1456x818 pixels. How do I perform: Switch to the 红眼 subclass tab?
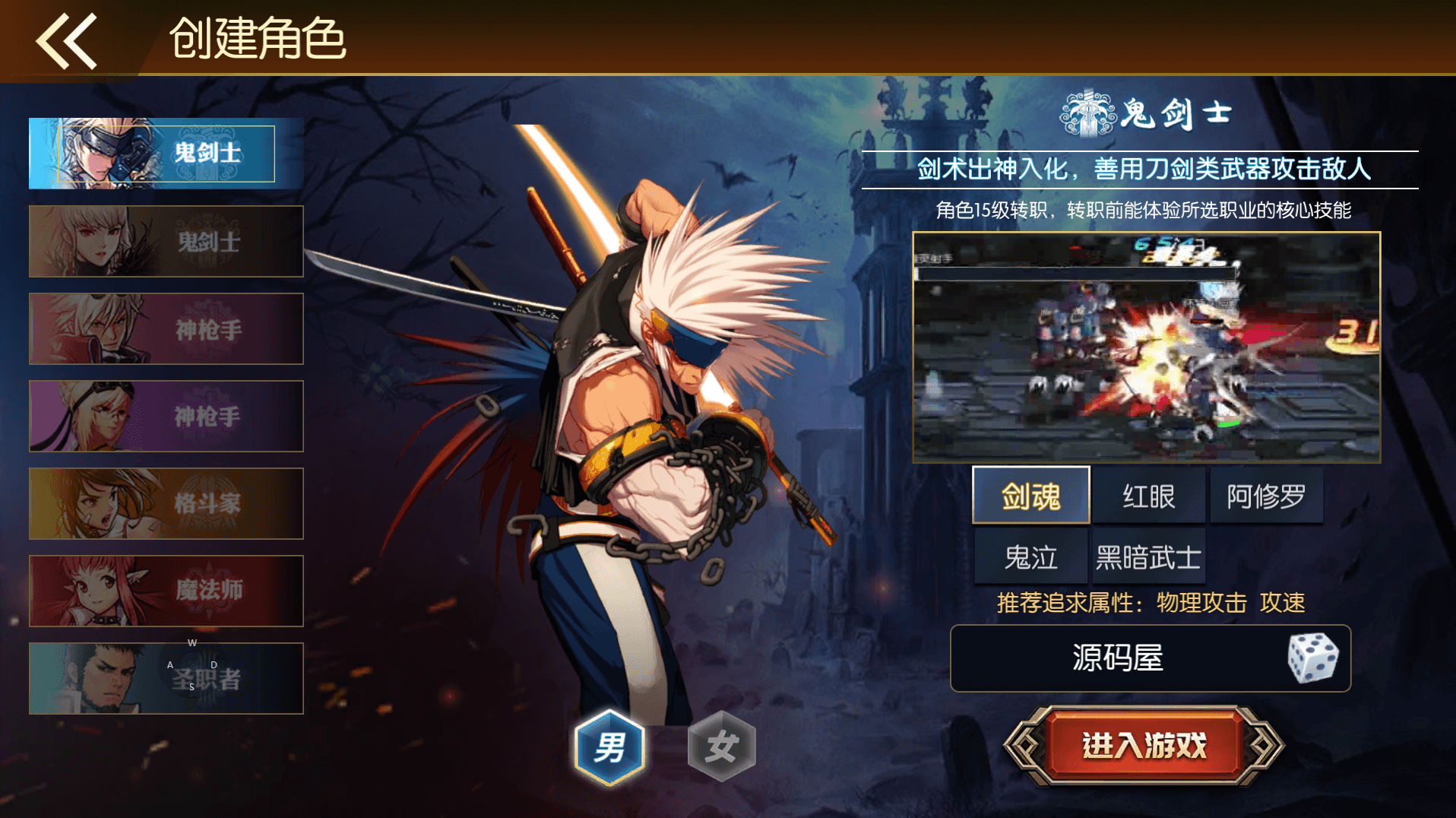pyautogui.click(x=1148, y=495)
